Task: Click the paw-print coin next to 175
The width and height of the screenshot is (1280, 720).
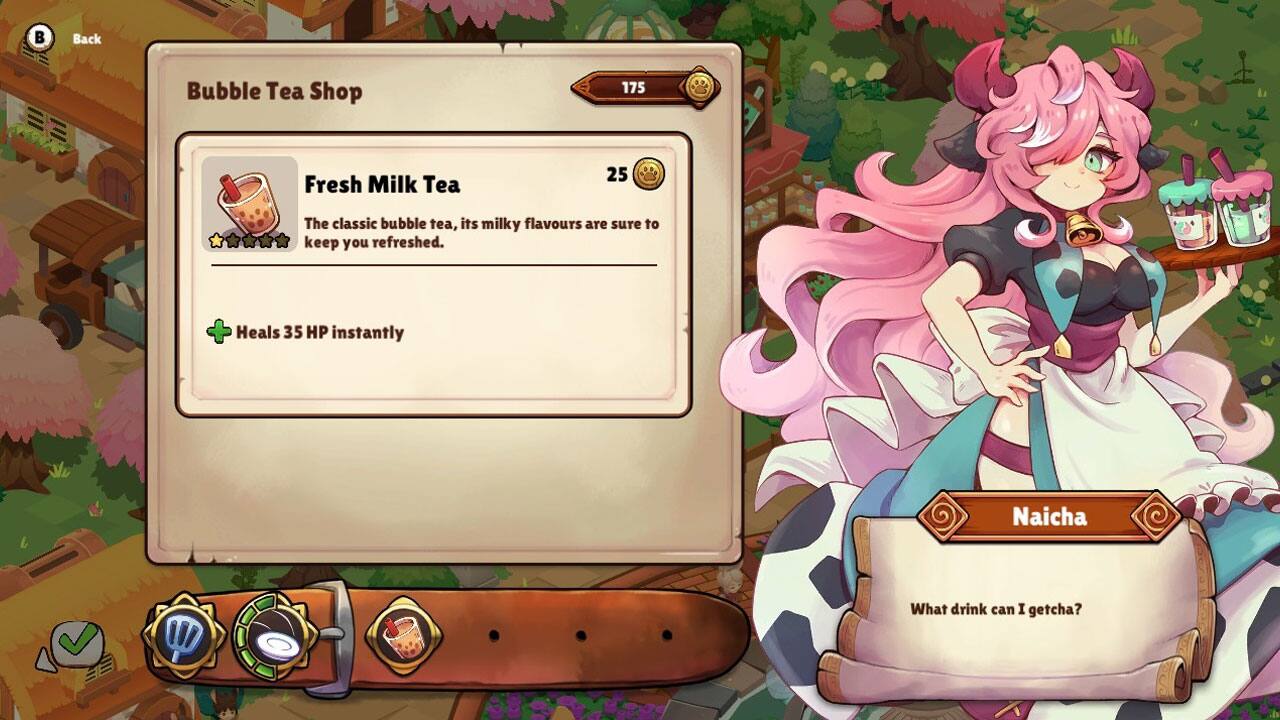Action: (x=700, y=87)
